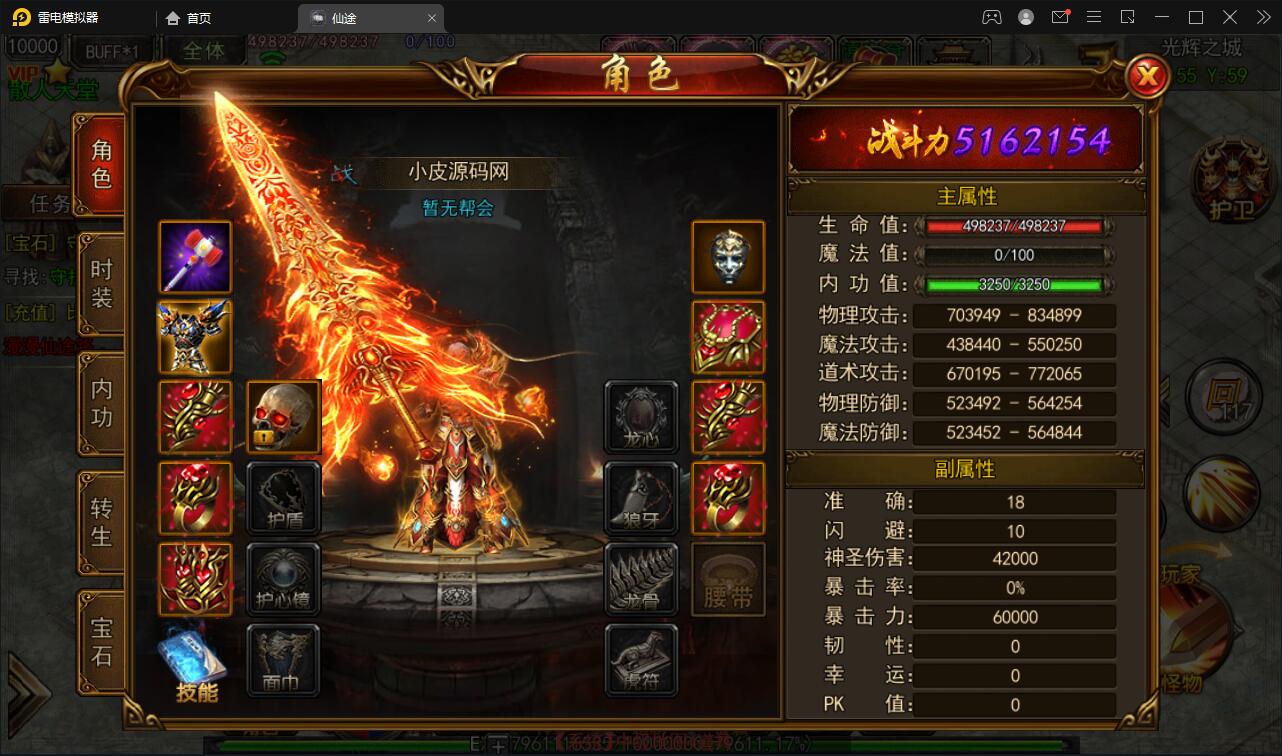Open the LDPlayer hamburger menu
Screen dimensions: 1282x756
tap(1094, 17)
